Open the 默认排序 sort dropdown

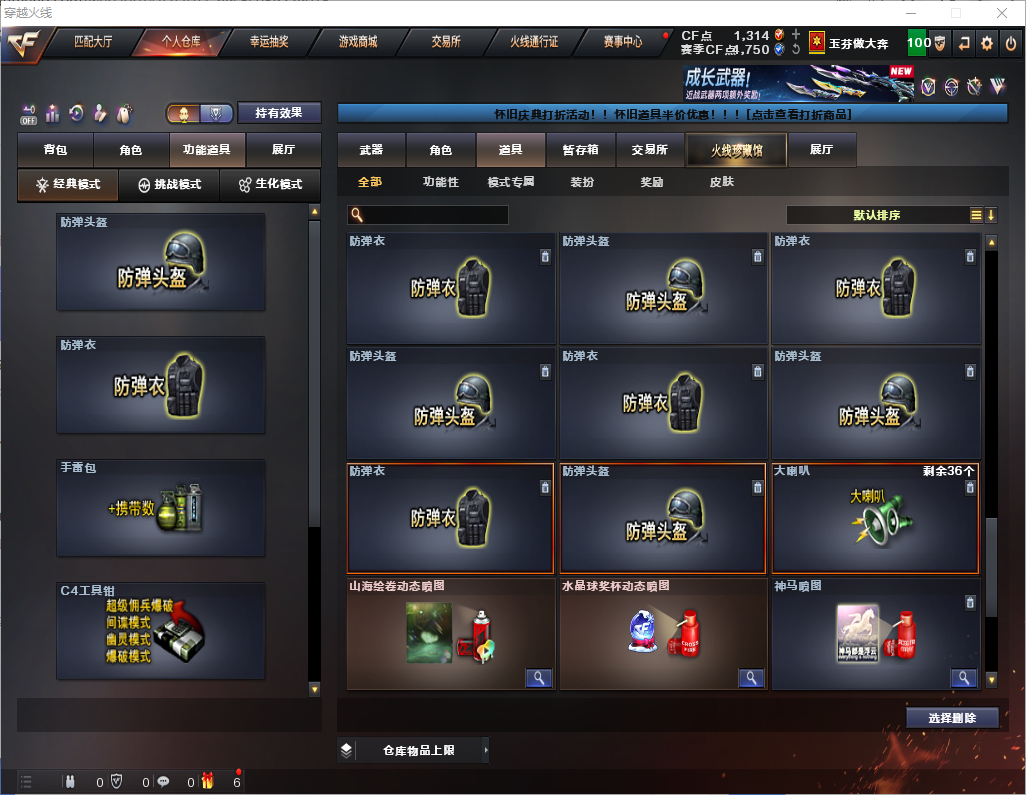click(876, 215)
